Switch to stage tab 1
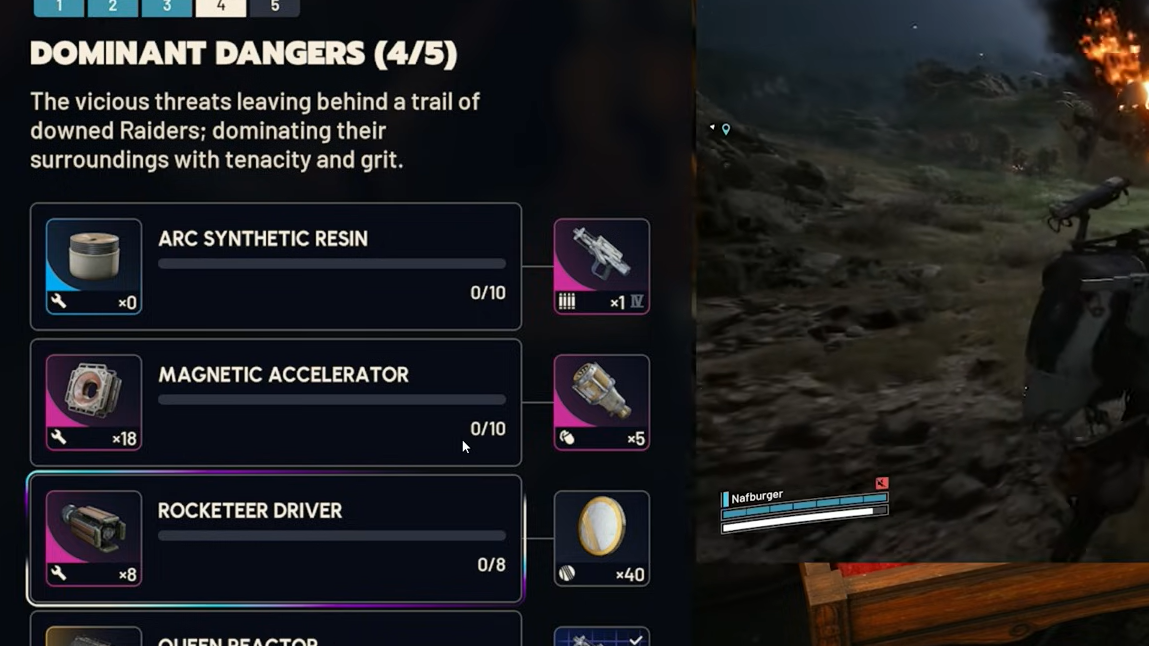Screen dimensions: 1149x646 click(x=59, y=7)
